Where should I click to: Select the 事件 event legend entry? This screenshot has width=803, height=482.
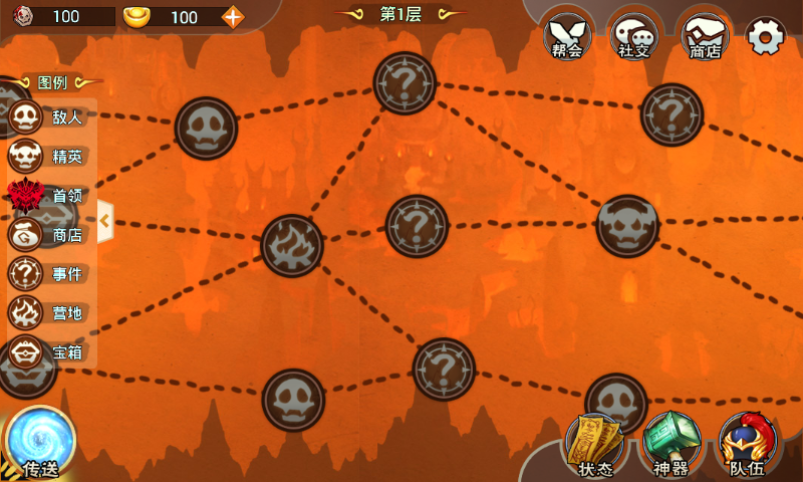pyautogui.click(x=48, y=274)
